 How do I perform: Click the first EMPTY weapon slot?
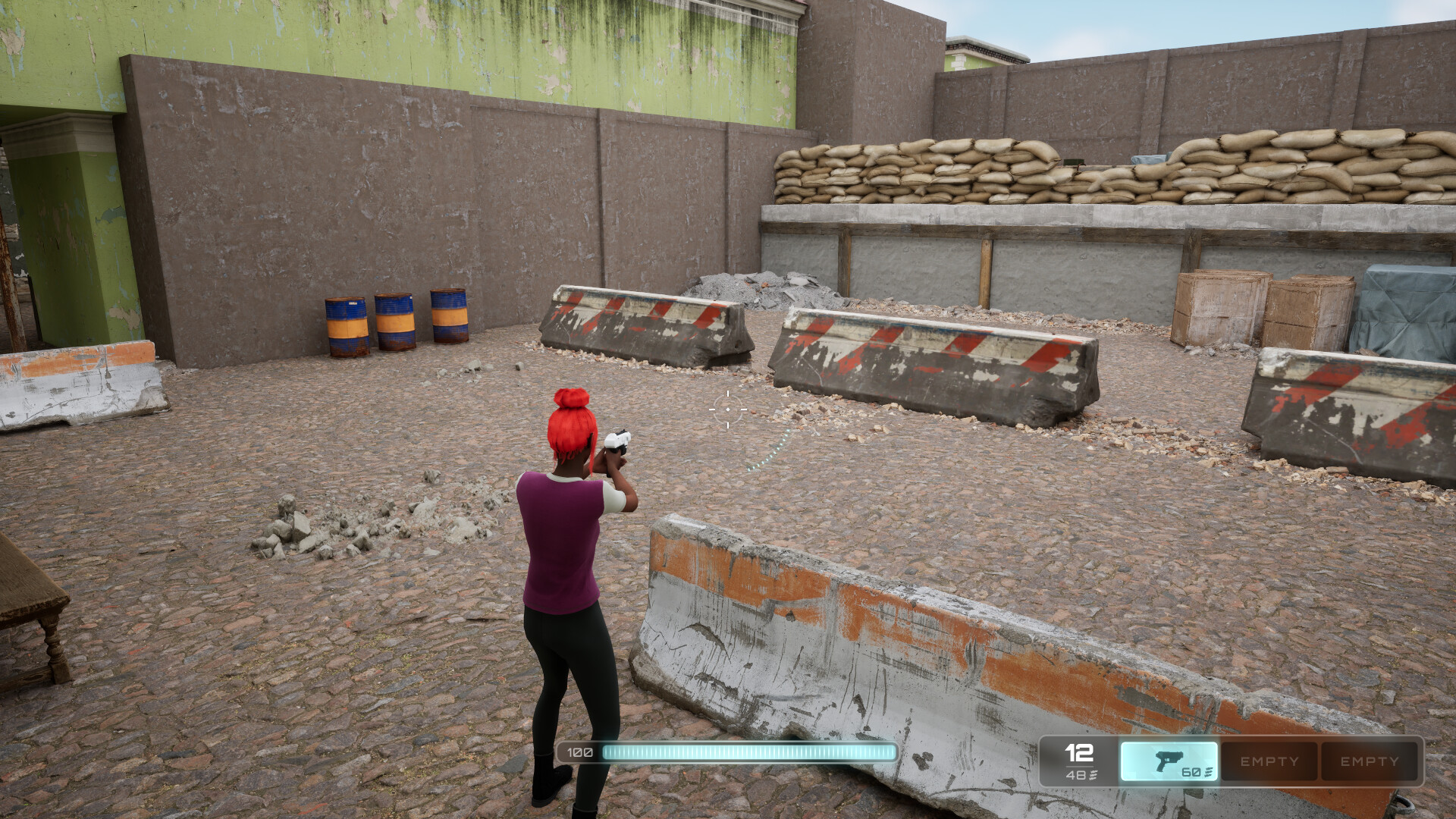[1269, 761]
